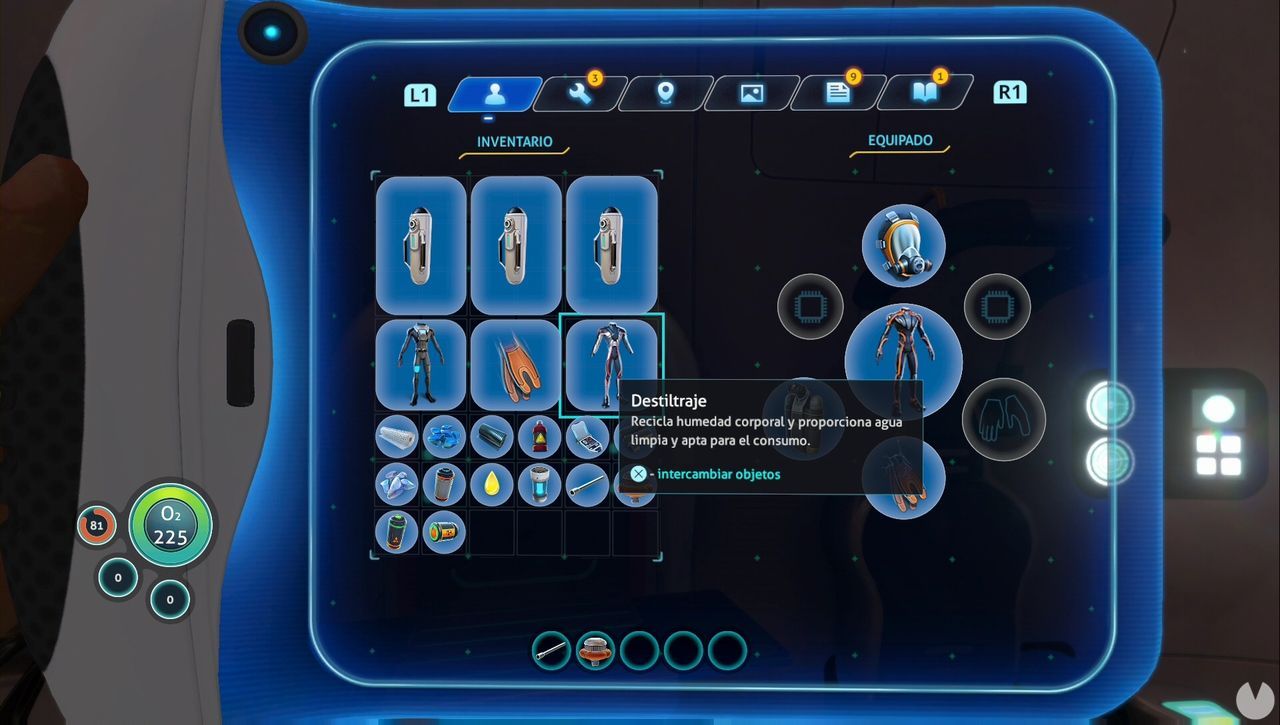Screen dimensions: 1280x725
Task: Open the gallery photos tab
Action: point(752,93)
